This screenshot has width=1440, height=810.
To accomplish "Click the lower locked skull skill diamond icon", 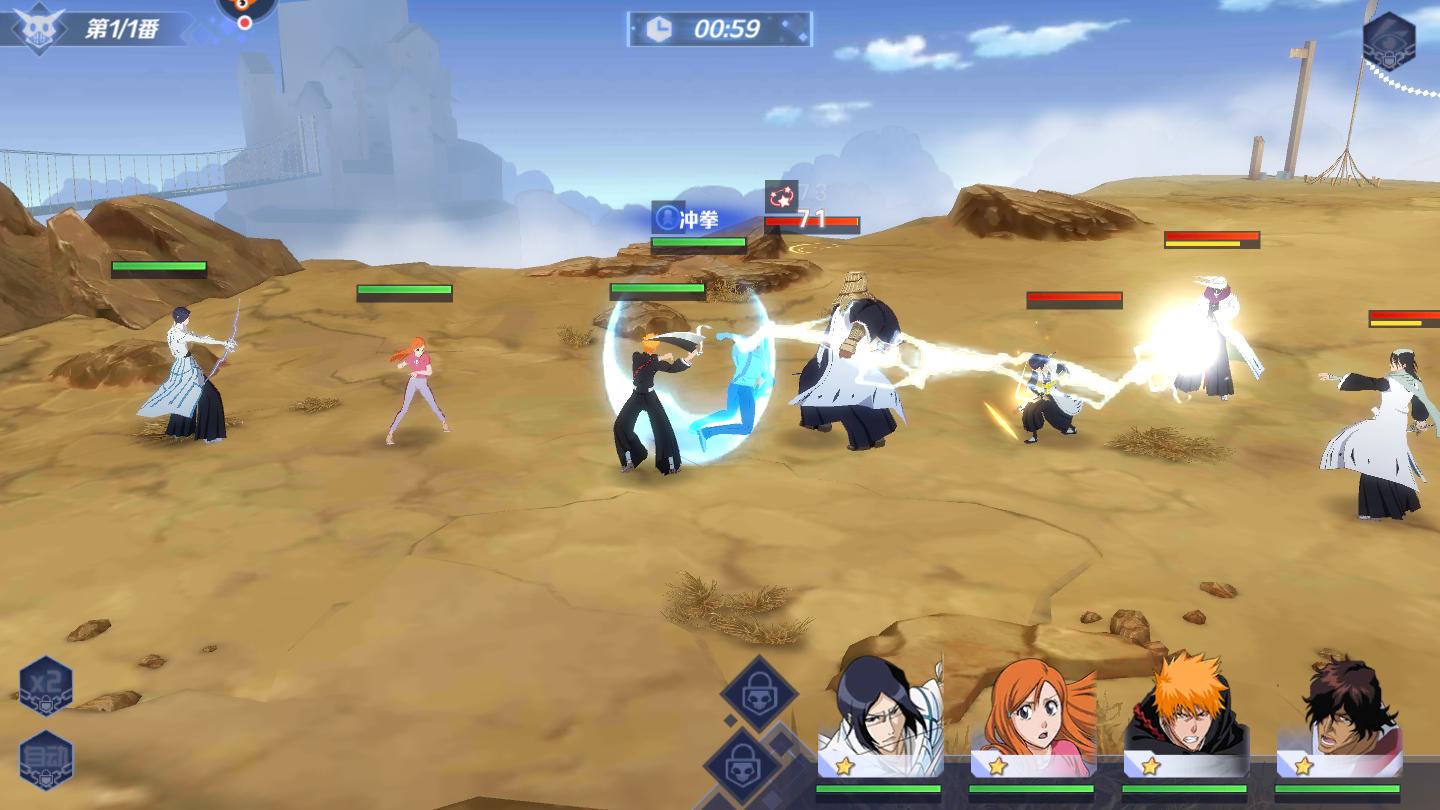I will pyautogui.click(x=742, y=767).
